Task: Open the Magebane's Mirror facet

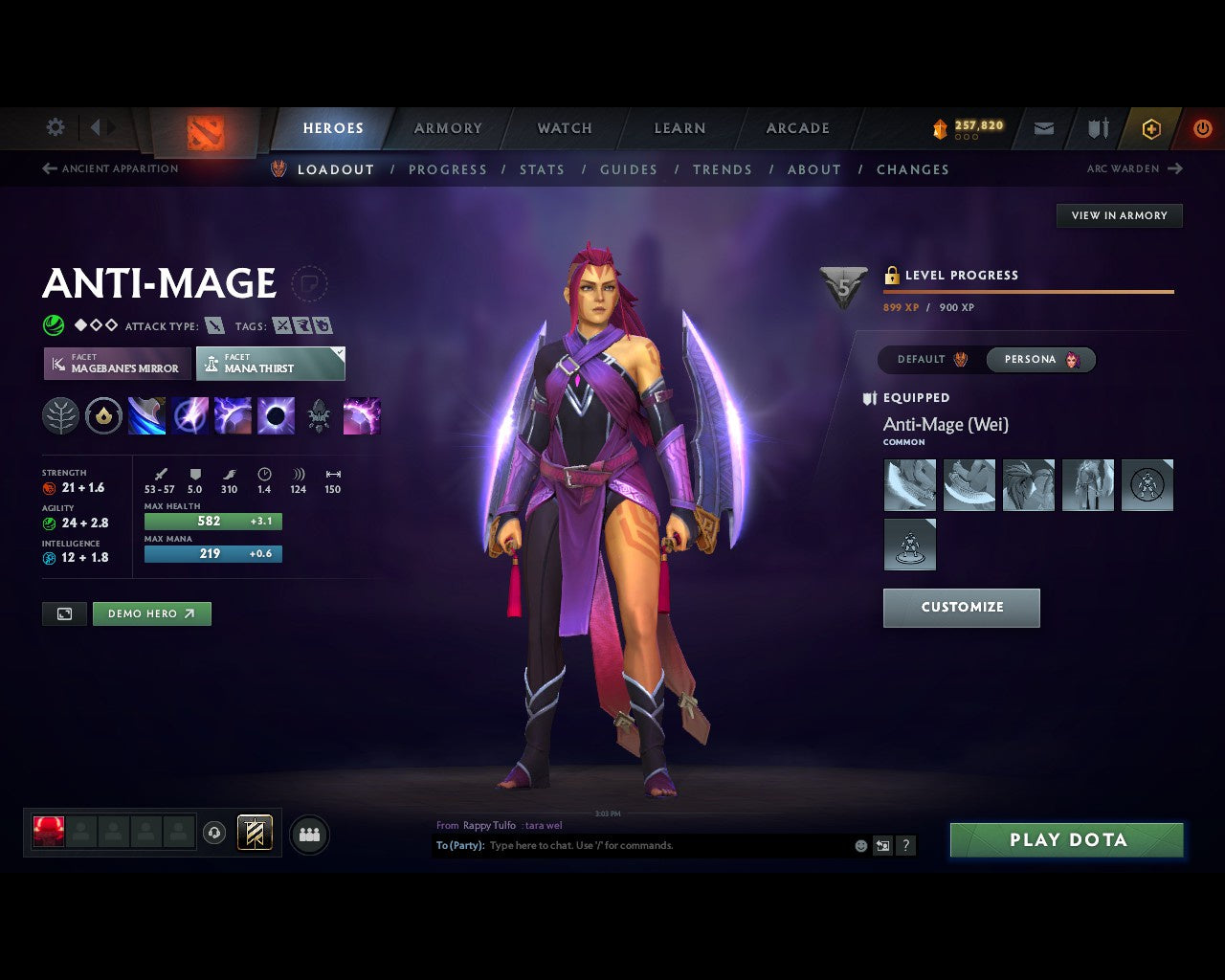Action: click(x=116, y=364)
